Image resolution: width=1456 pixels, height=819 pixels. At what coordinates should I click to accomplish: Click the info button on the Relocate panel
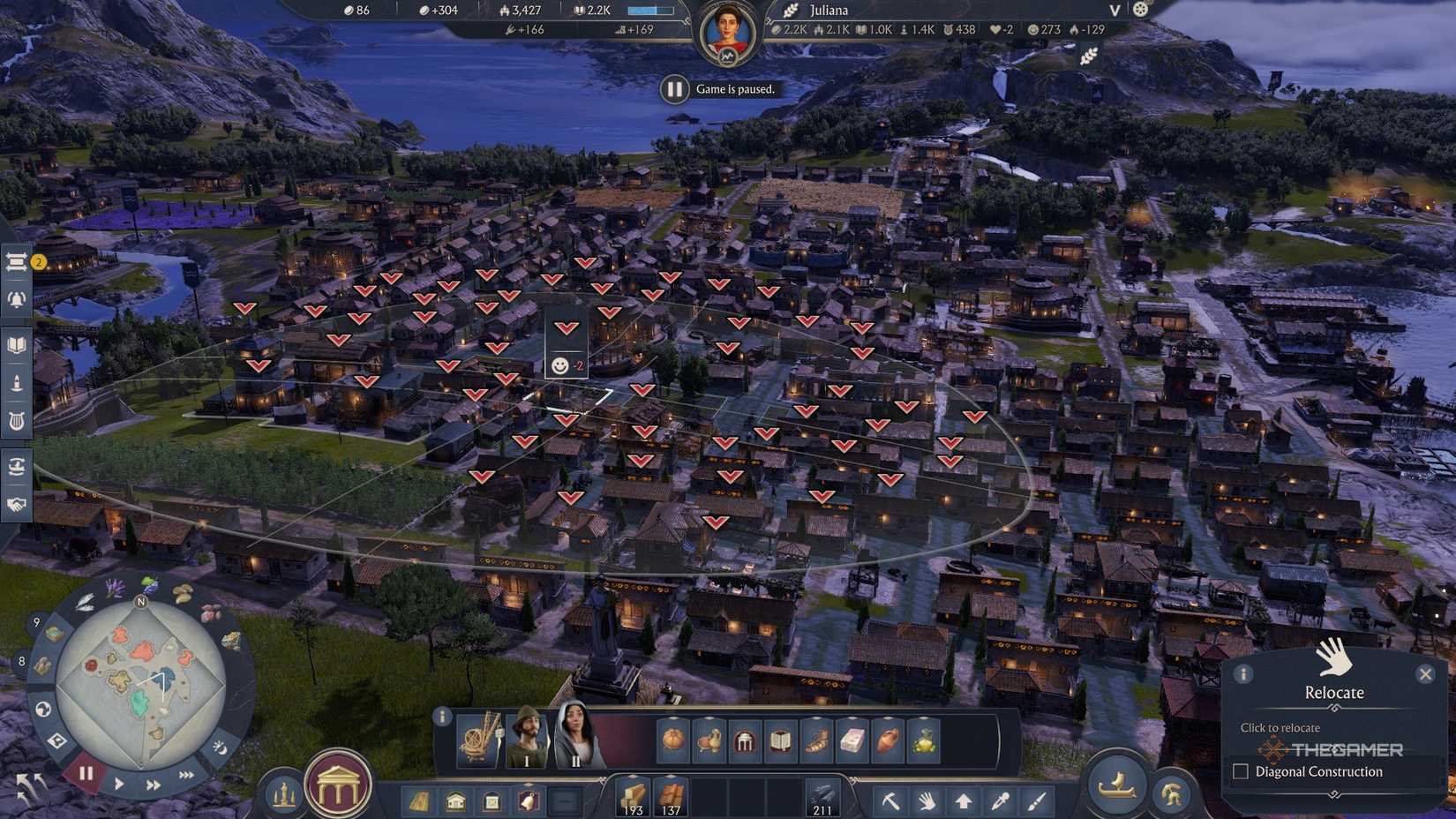pos(1244,674)
